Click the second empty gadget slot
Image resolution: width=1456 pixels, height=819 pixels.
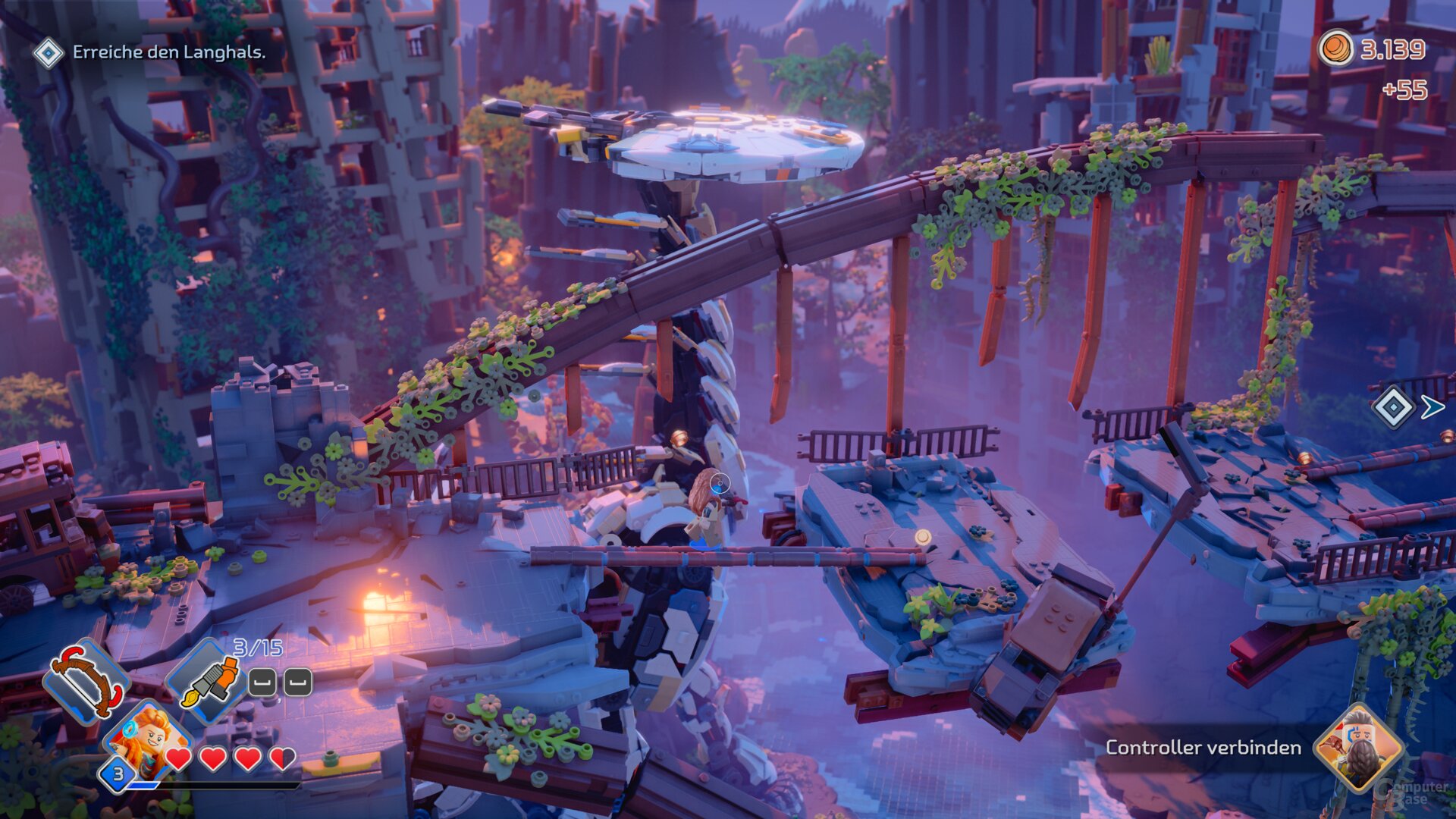pyautogui.click(x=297, y=683)
